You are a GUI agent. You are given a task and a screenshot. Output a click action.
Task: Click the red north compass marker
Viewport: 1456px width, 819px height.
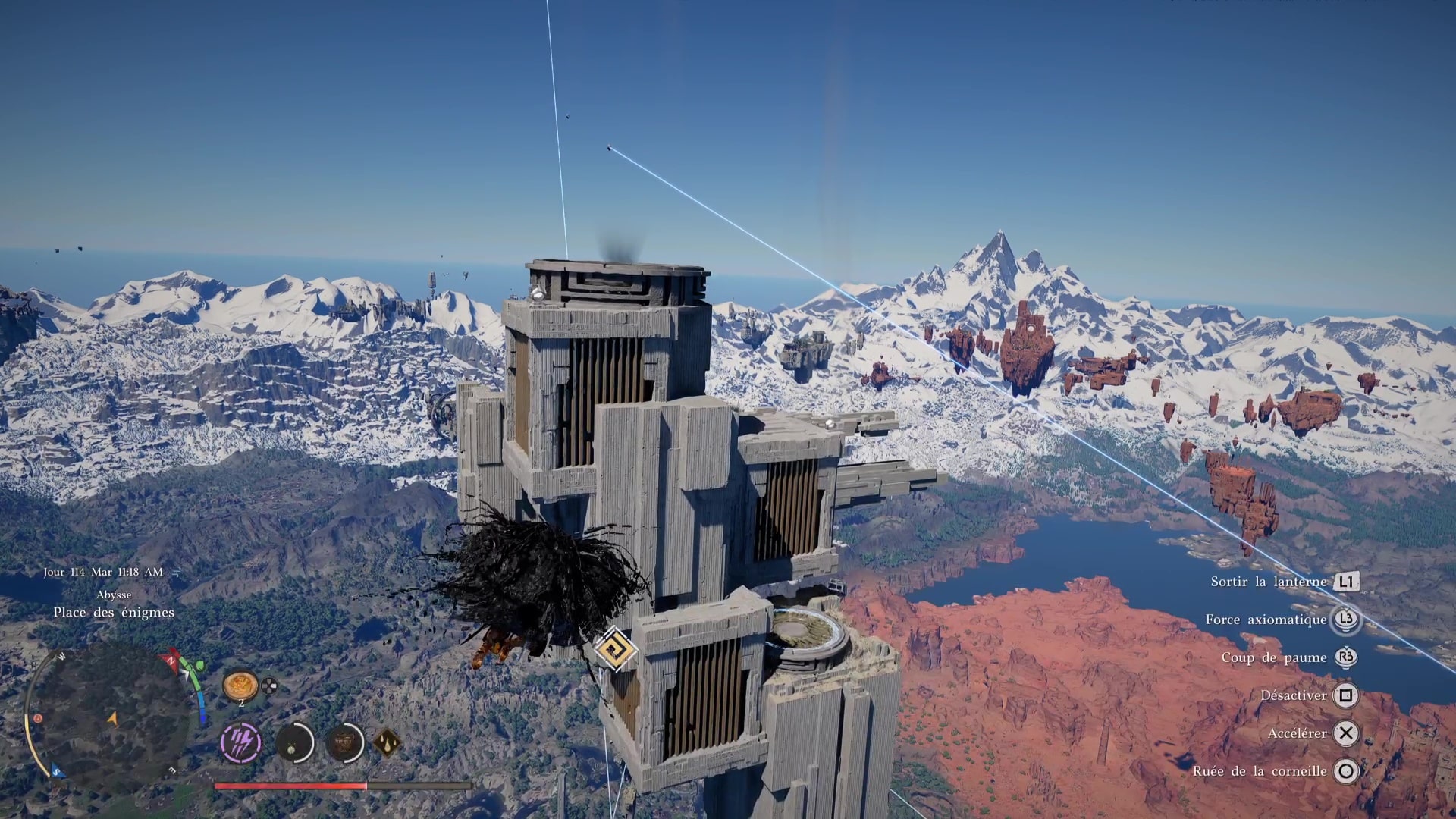click(171, 659)
